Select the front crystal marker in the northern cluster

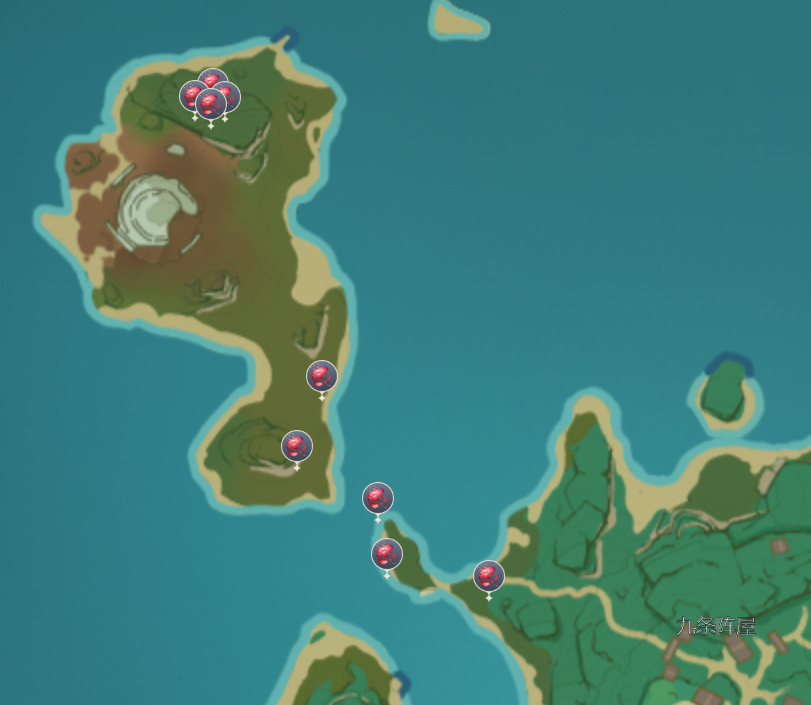210,104
